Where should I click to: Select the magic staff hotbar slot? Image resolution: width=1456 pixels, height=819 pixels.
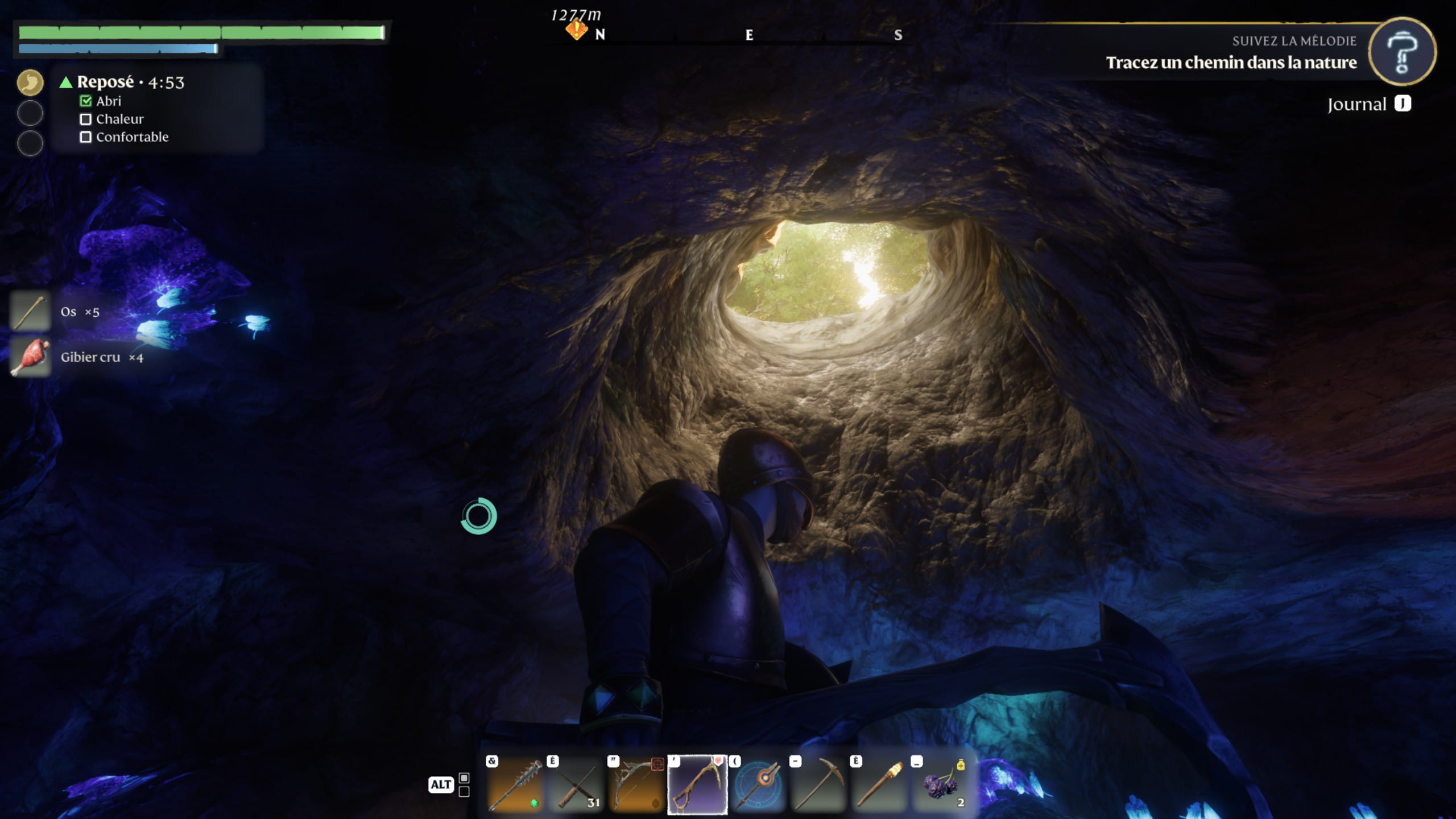(758, 785)
